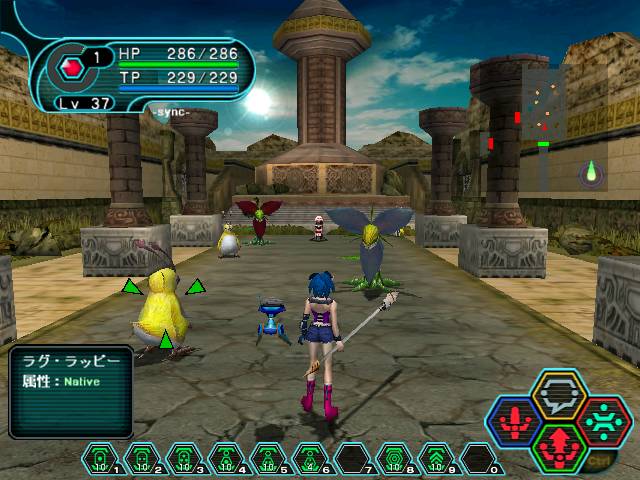Use the quick-slot numbered 6

310,458
